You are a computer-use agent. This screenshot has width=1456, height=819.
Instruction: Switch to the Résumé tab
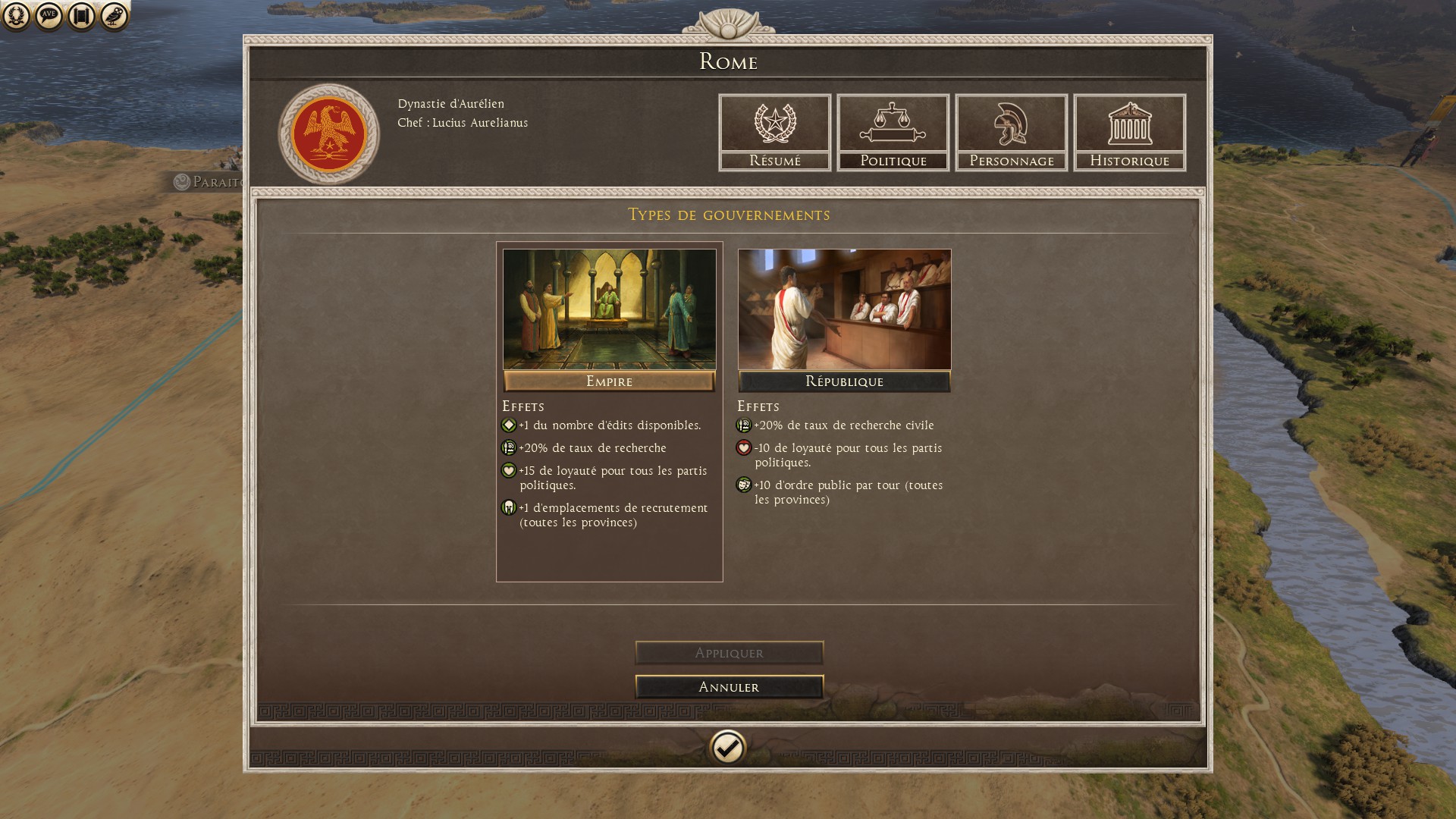tap(774, 133)
